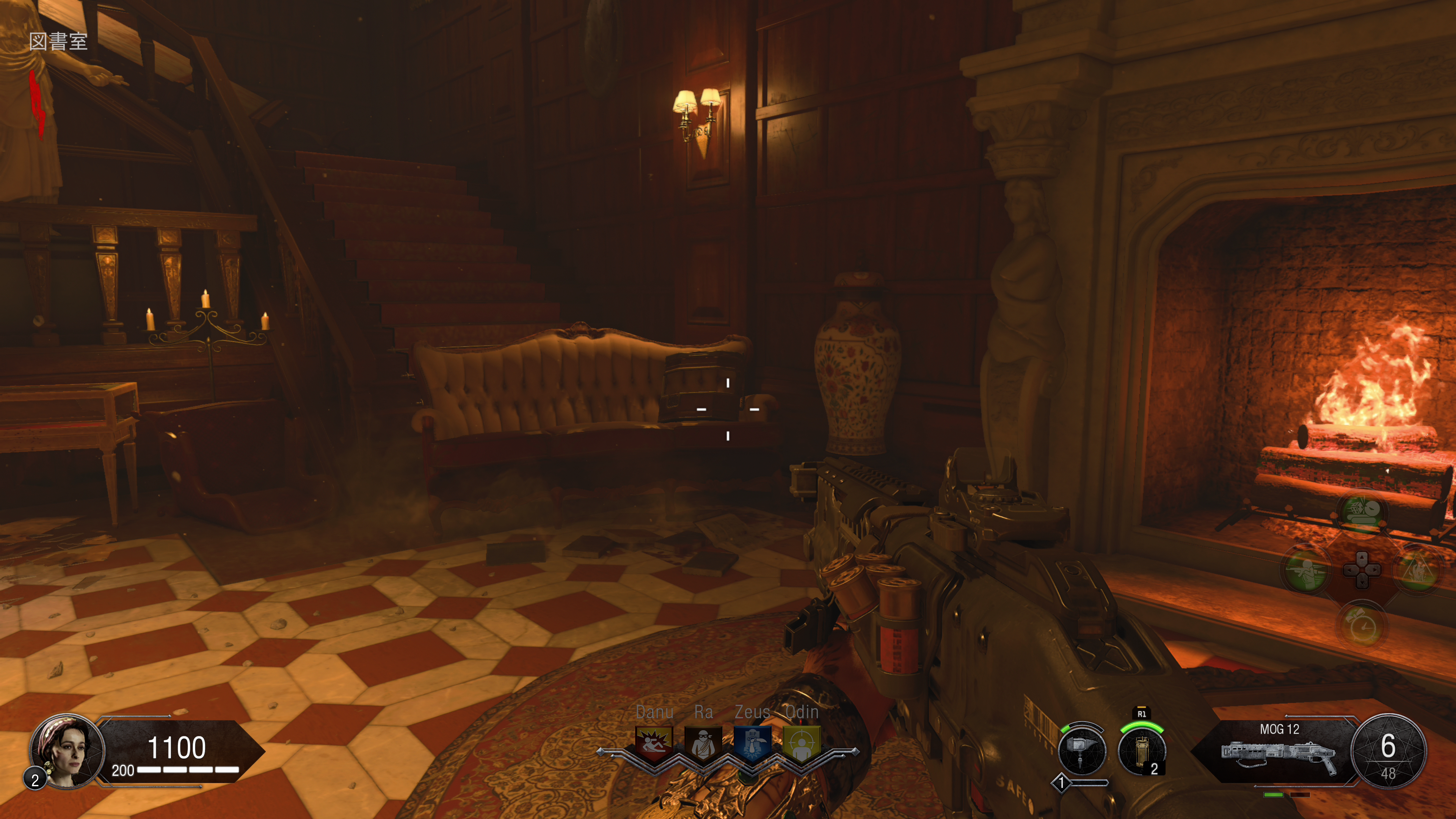The width and height of the screenshot is (1456, 819).
Task: Select the Danu perk icon
Action: (x=654, y=743)
